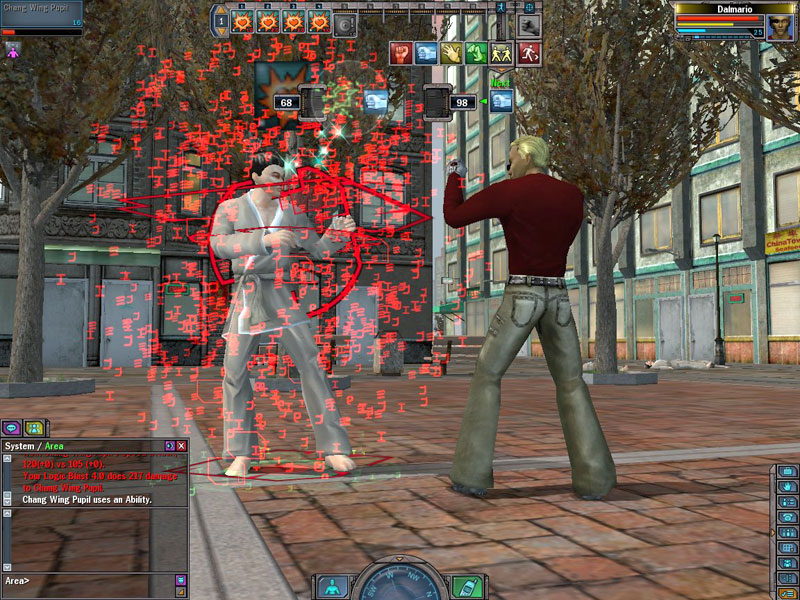
Task: Choose the red fist combat tactic
Action: tap(400, 53)
